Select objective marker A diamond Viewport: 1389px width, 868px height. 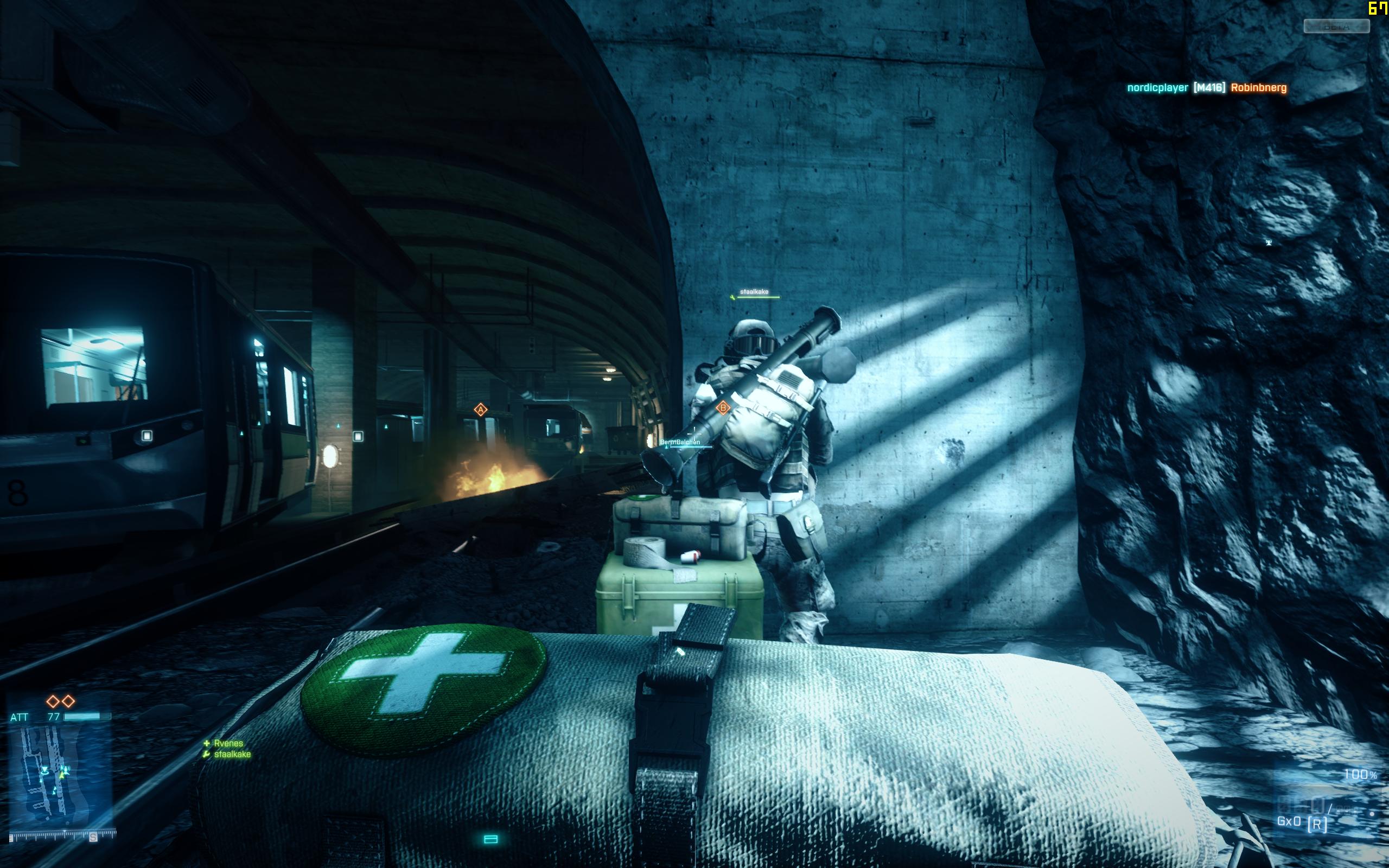480,409
